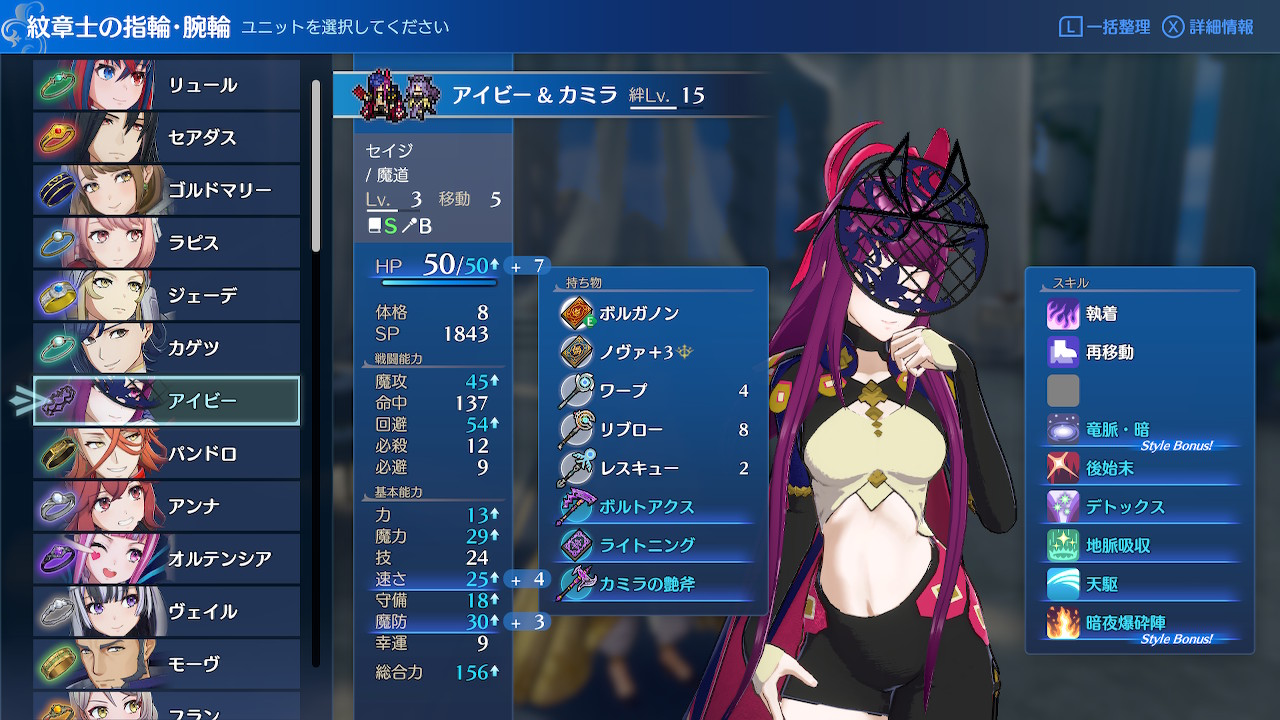Select the highlighted アイビー row
Screen dimensions: 1280x720
167,401
